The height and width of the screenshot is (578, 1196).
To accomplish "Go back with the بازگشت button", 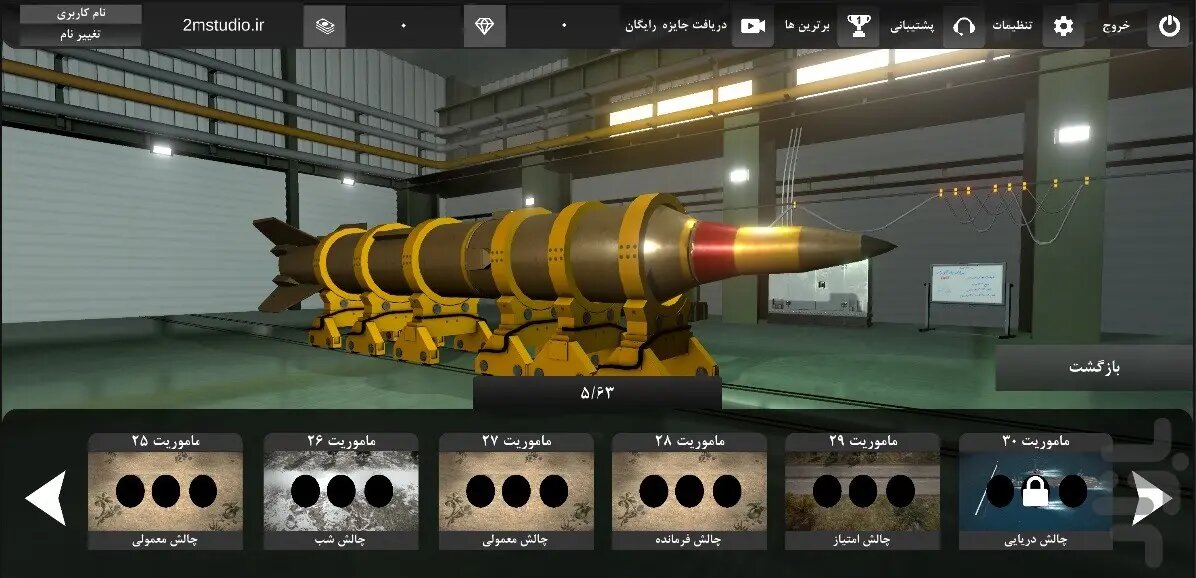I will pos(1094,367).
